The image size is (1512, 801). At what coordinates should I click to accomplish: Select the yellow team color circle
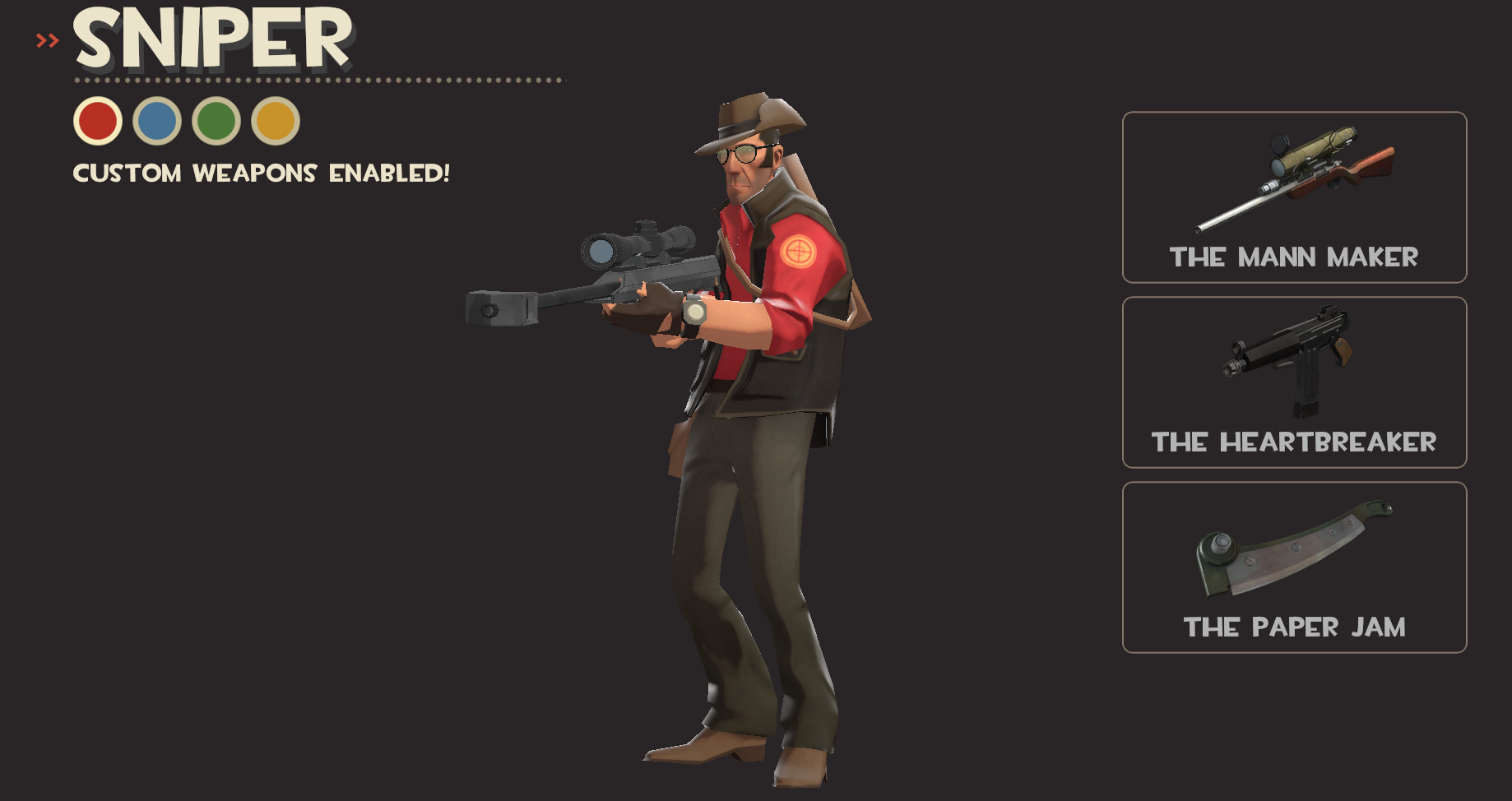coord(276,122)
